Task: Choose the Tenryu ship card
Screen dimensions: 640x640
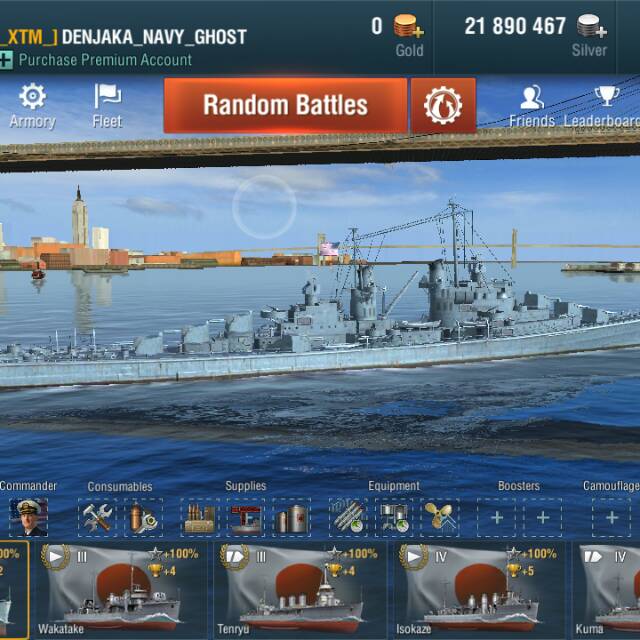Action: (300, 590)
